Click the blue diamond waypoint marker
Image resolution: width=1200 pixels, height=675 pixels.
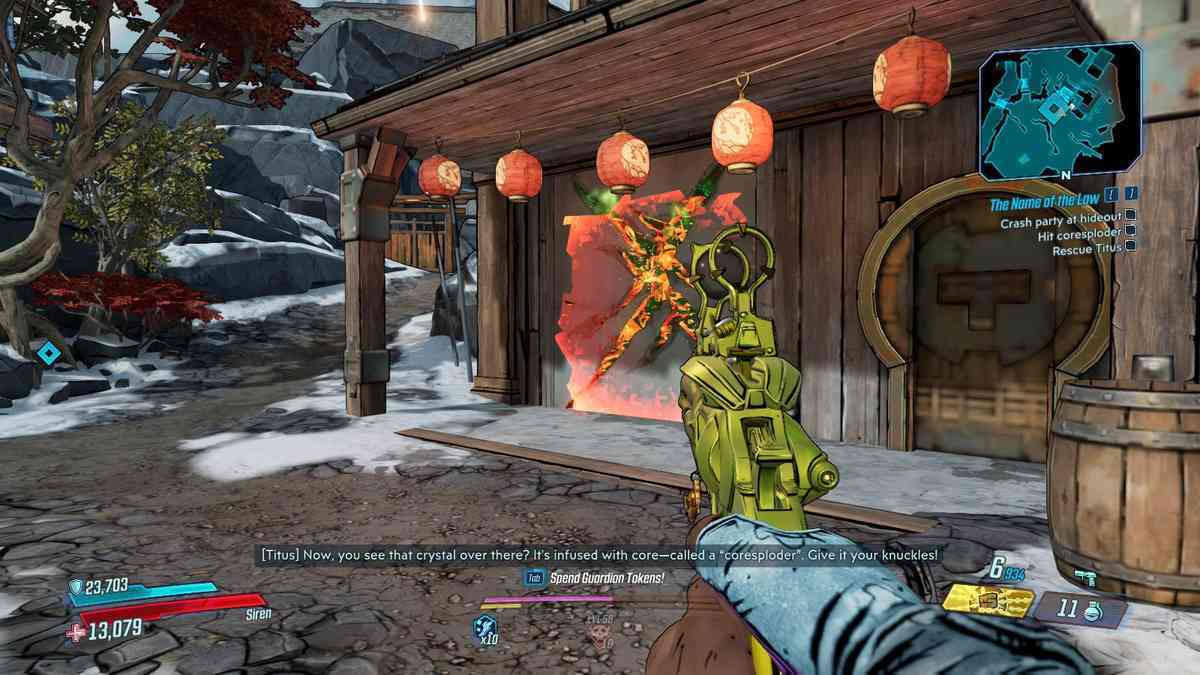click(x=47, y=352)
